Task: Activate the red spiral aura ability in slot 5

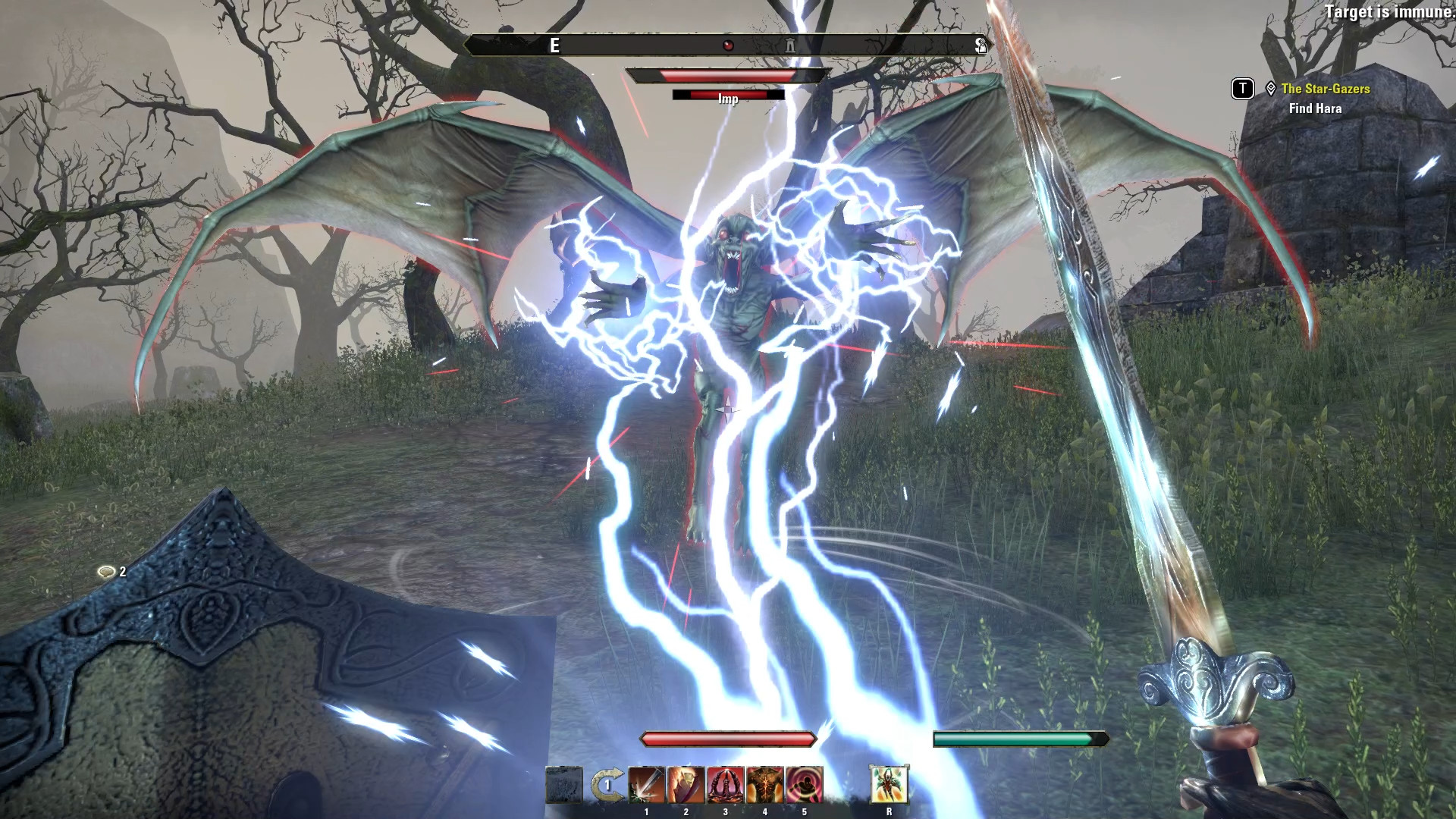Action: point(804,785)
